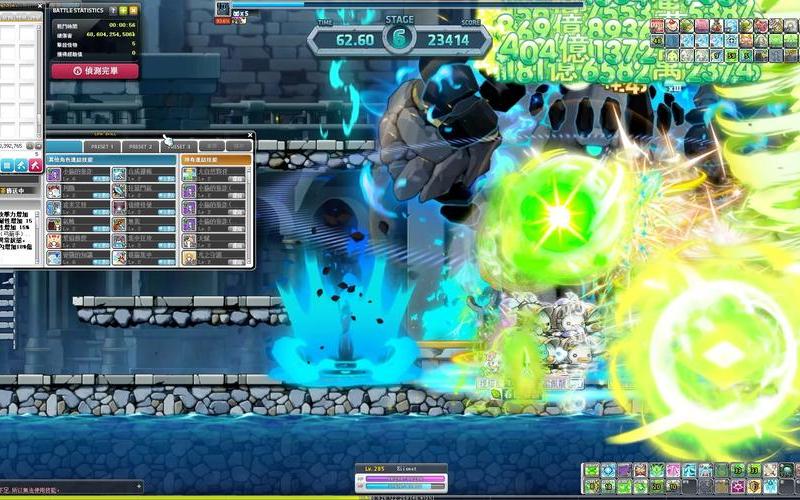Image resolution: width=800 pixels, height=500 pixels.
Task: Close the Battle Statistics panel
Action: pyautogui.click(x=134, y=10)
